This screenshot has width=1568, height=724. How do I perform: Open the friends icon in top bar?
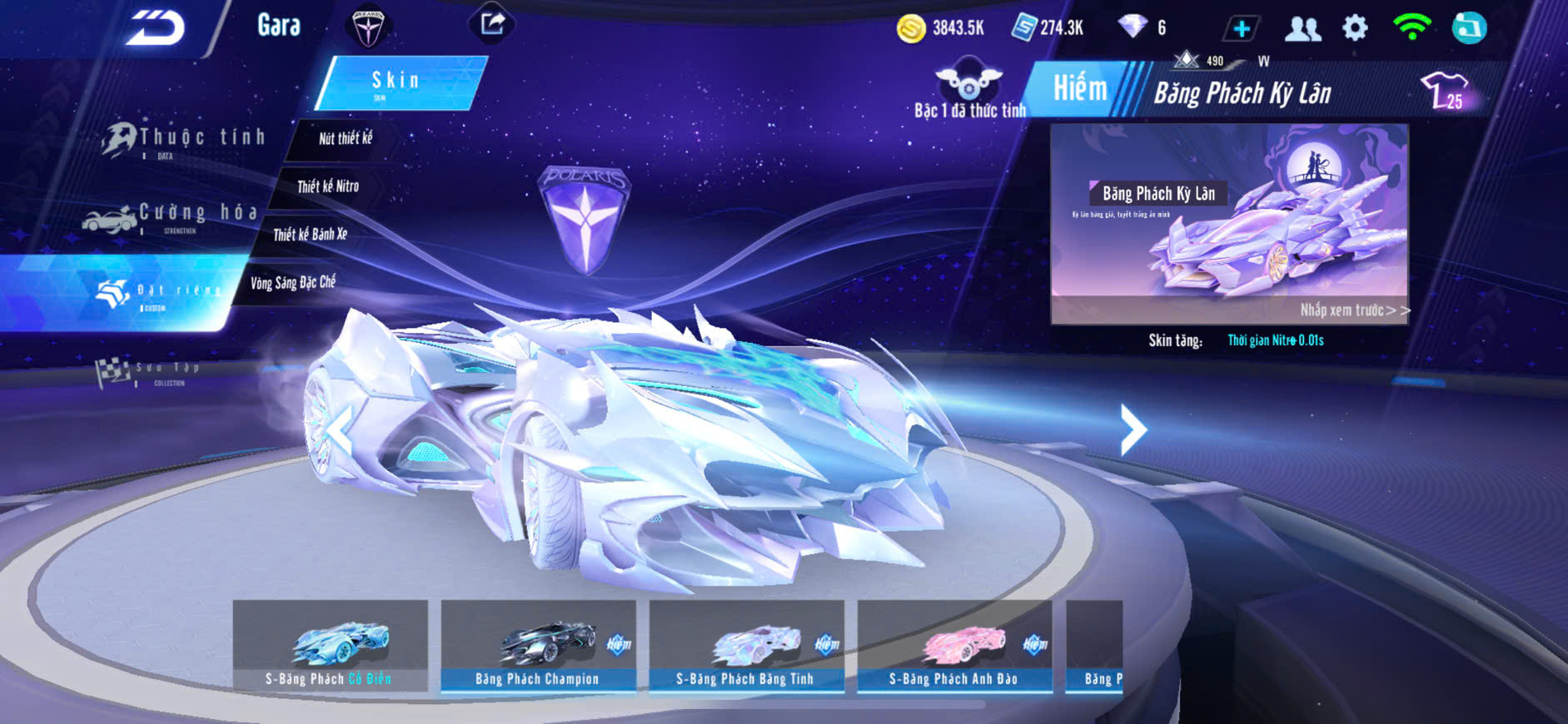pos(1302,29)
